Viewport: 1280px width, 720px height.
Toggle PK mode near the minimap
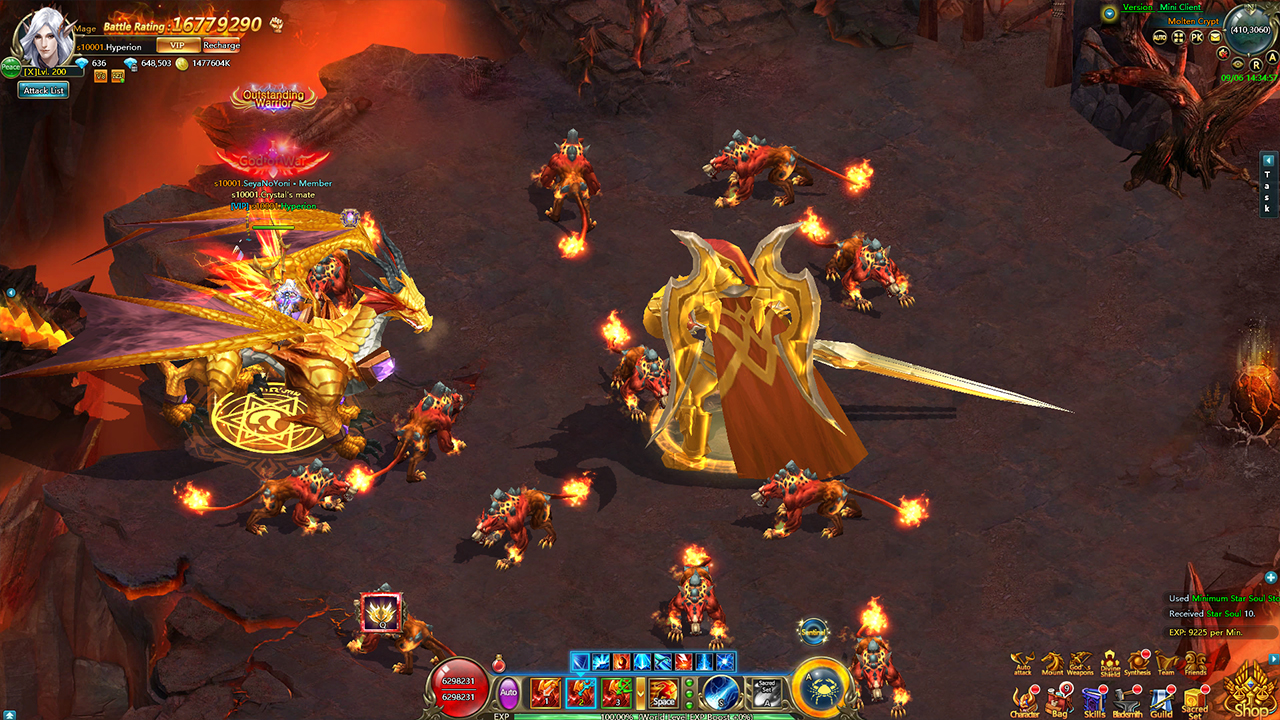click(x=1198, y=37)
